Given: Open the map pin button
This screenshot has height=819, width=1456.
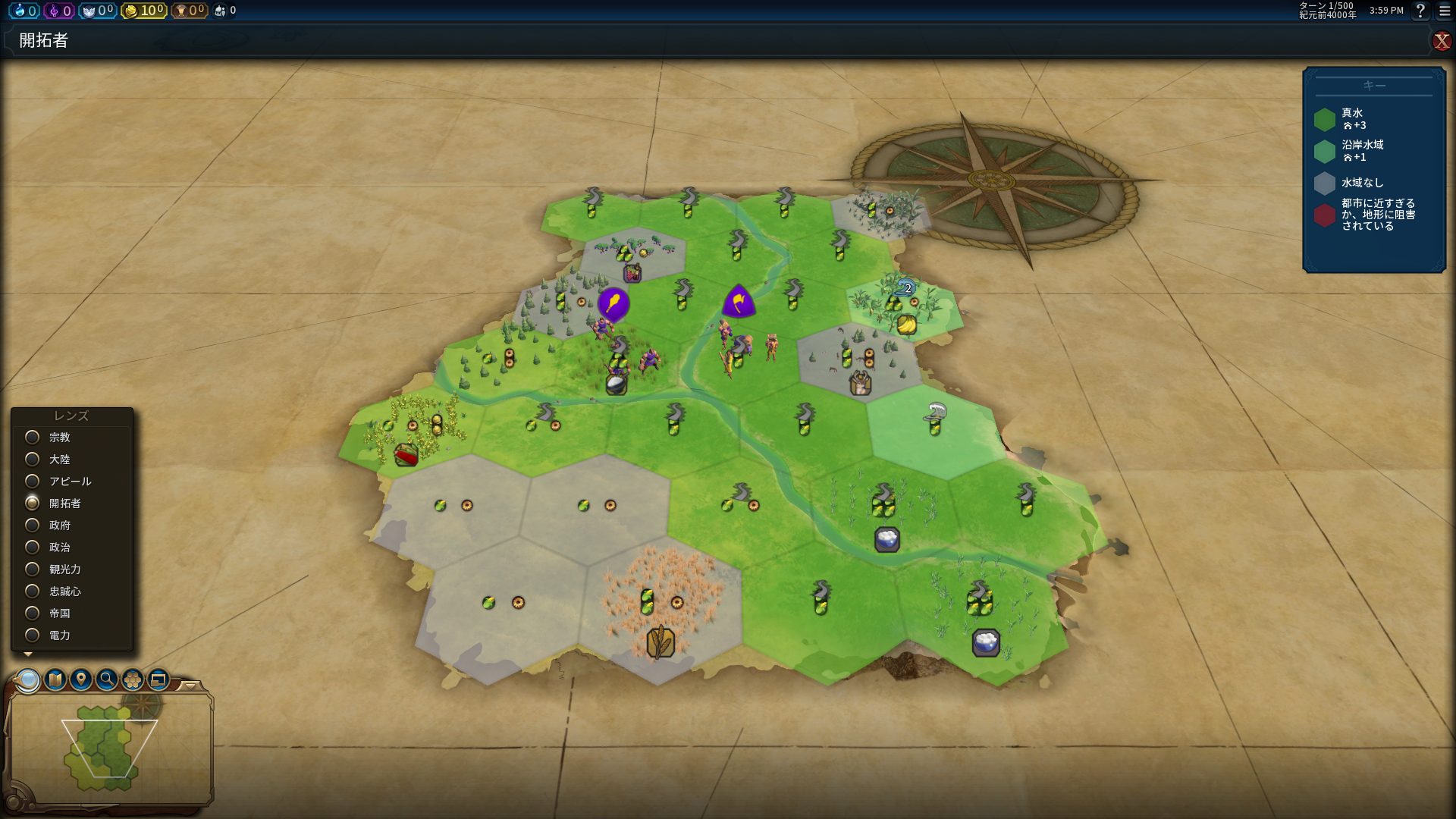Looking at the screenshot, I should [x=81, y=679].
